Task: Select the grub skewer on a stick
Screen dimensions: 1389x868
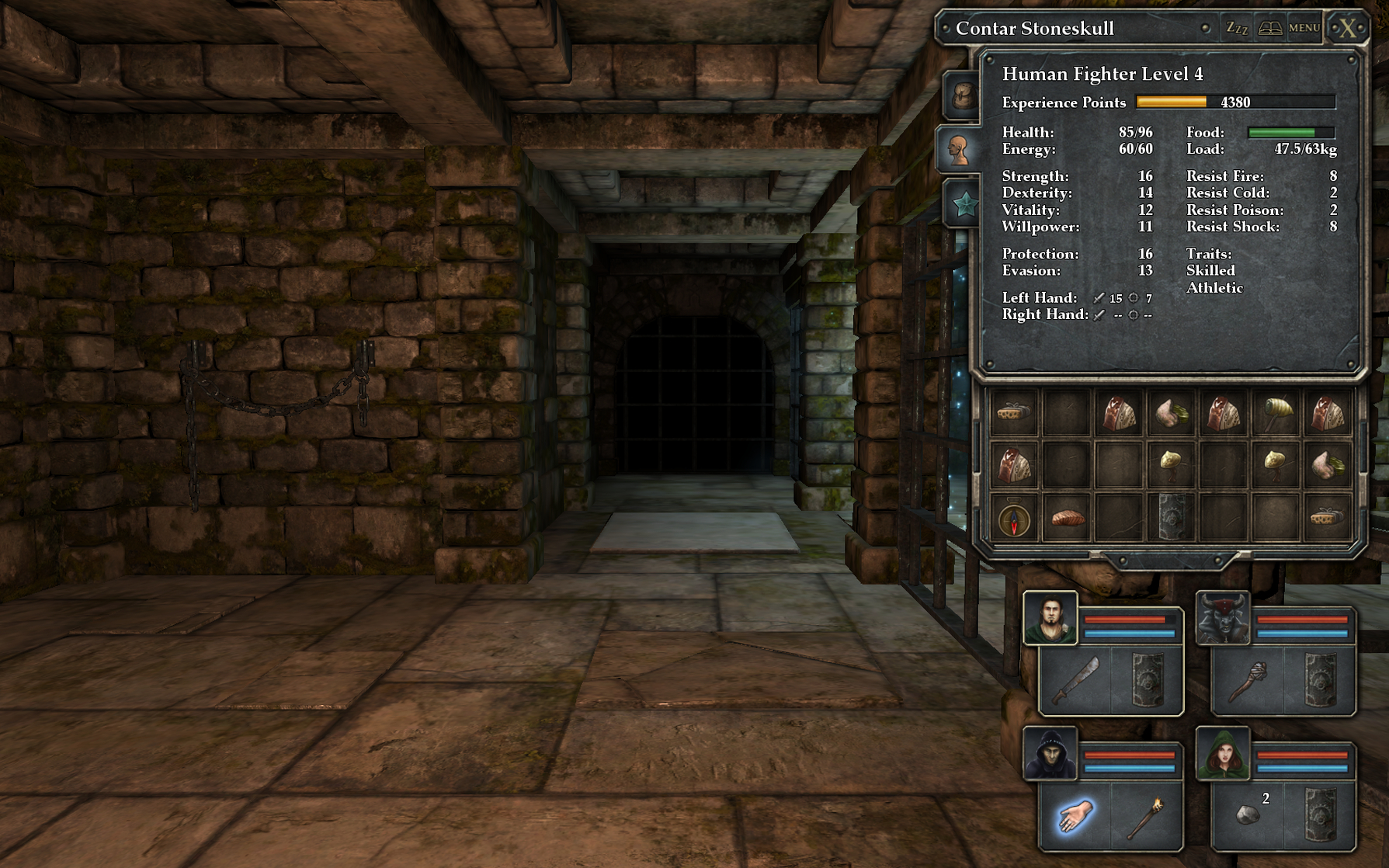Action: [x=1276, y=413]
